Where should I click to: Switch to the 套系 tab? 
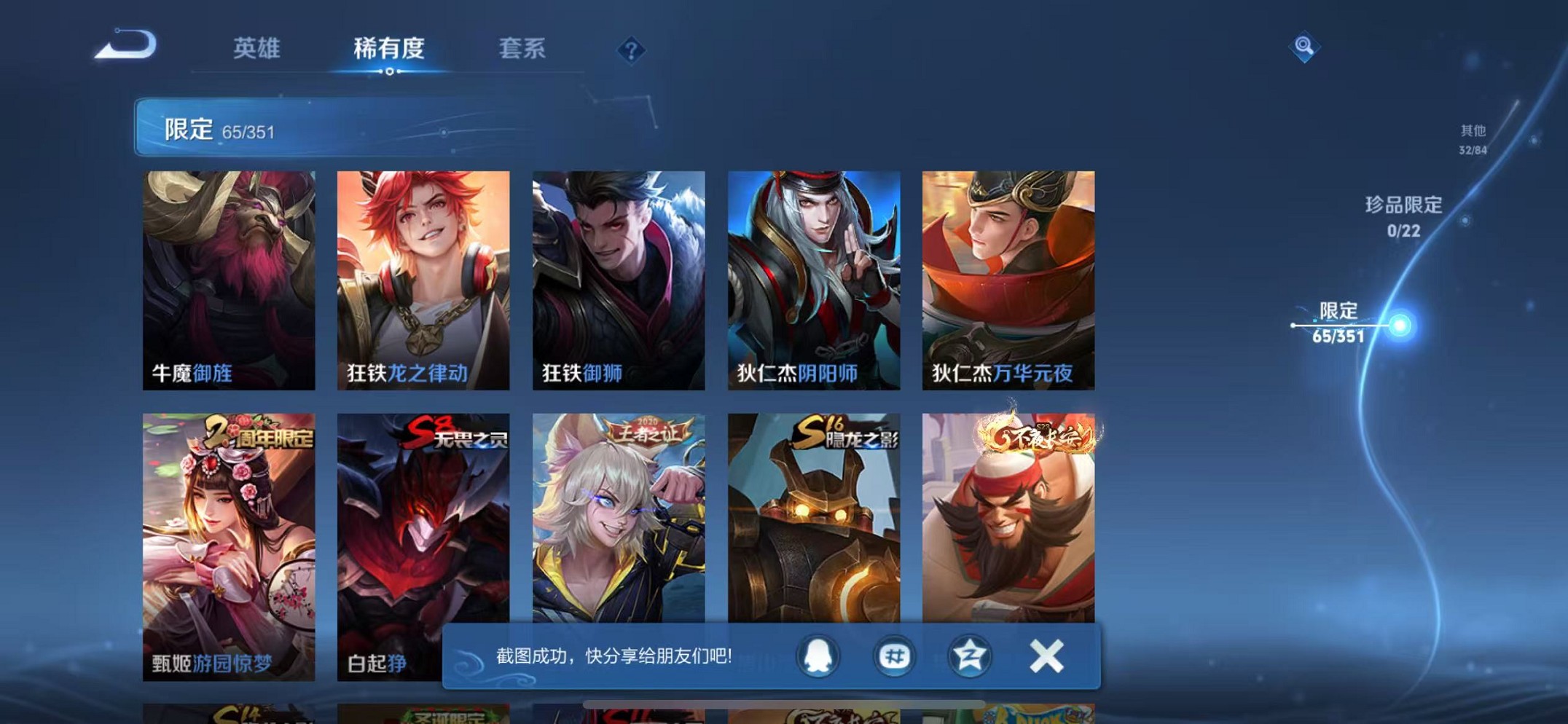(x=522, y=47)
